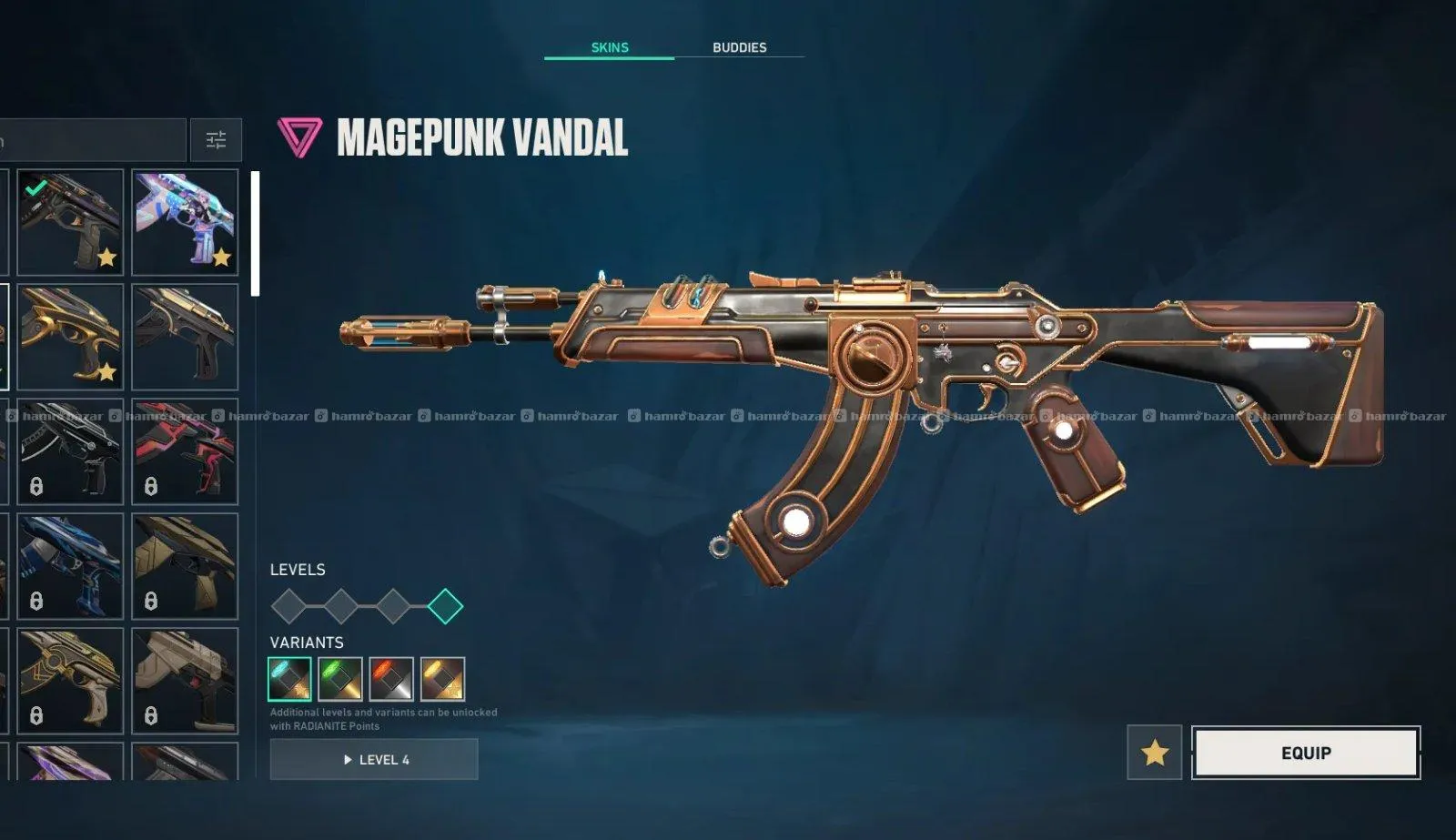Screen dimensions: 1456x840
Task: Select the cyan default variant swatch
Action: coord(289,679)
